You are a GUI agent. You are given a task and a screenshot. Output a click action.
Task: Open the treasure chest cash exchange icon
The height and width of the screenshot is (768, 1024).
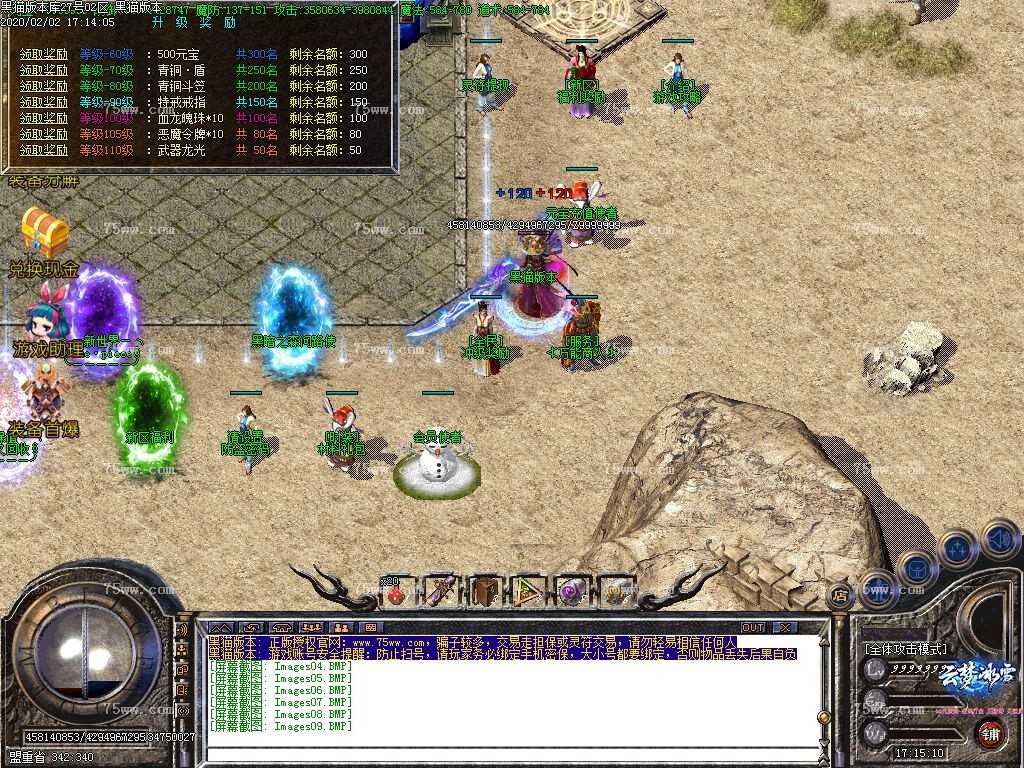pos(44,233)
